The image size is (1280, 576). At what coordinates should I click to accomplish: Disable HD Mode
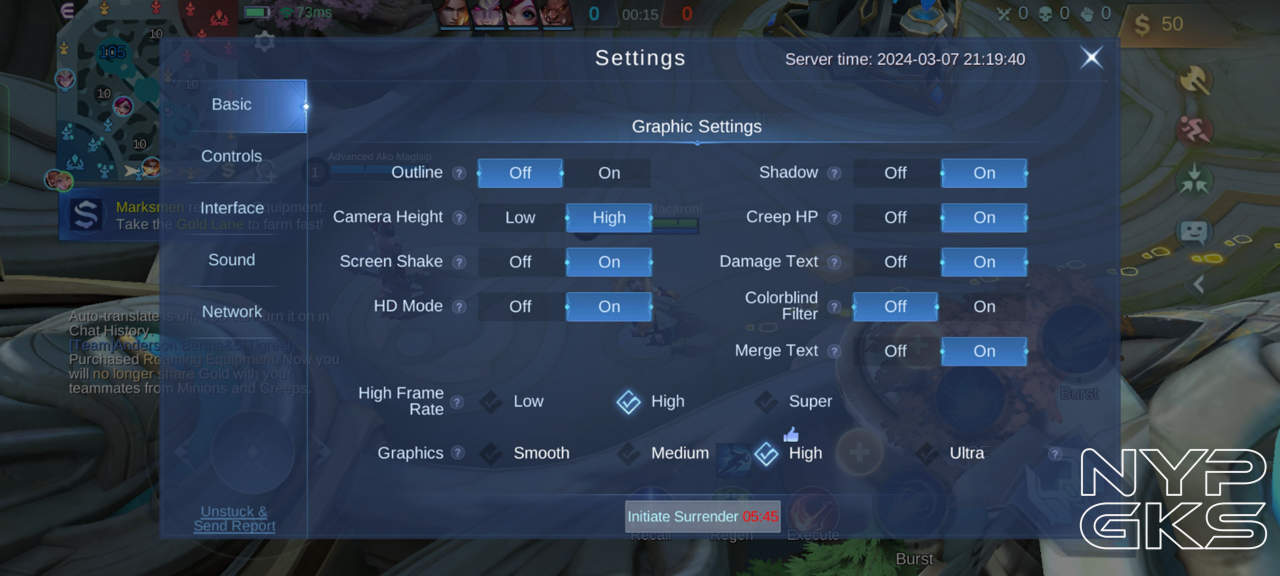click(520, 307)
